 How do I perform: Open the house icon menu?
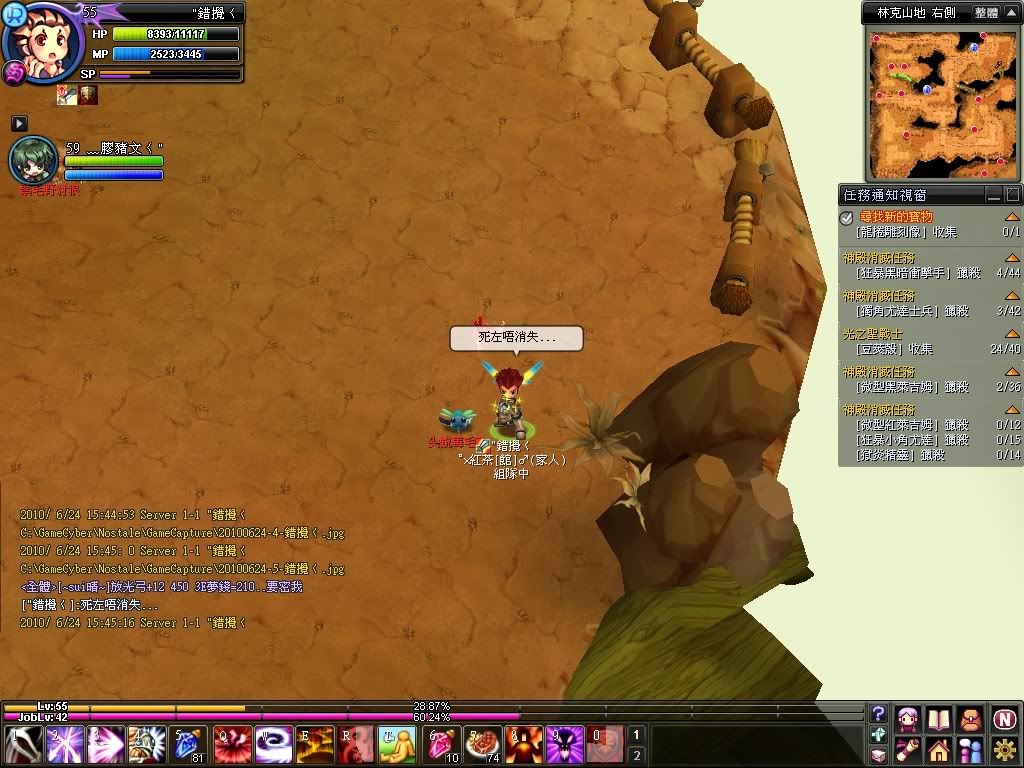coord(938,750)
